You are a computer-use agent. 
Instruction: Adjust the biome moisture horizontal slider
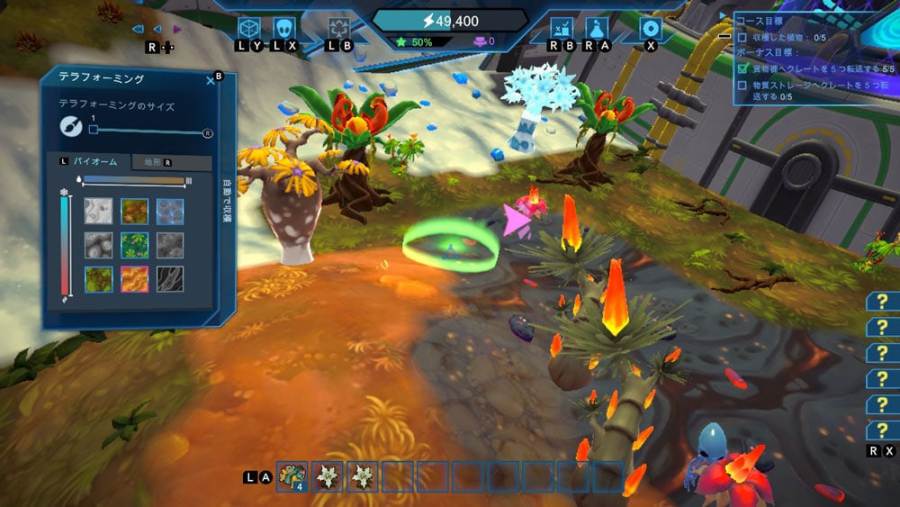(x=135, y=180)
